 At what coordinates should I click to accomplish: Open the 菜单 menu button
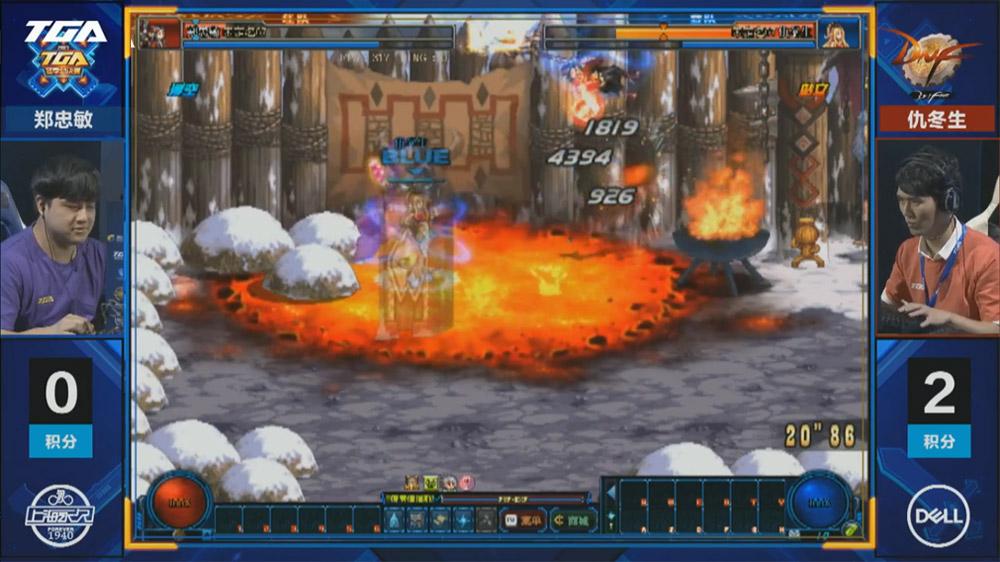[x=524, y=520]
